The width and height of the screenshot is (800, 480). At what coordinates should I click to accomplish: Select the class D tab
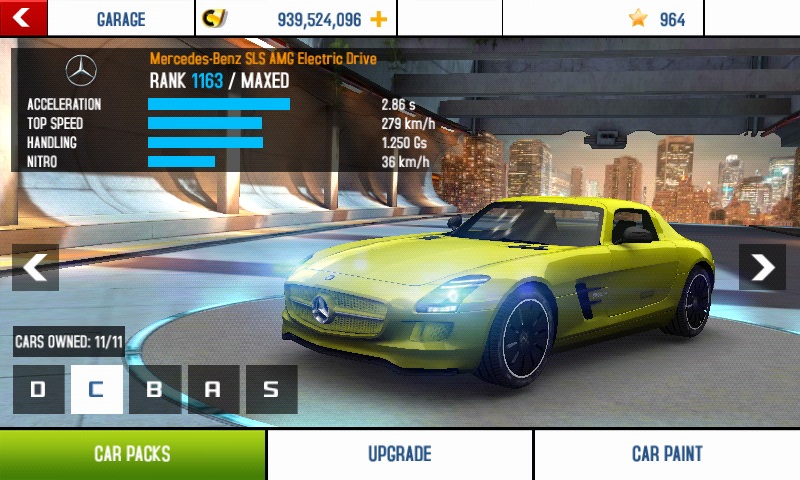(x=38, y=389)
